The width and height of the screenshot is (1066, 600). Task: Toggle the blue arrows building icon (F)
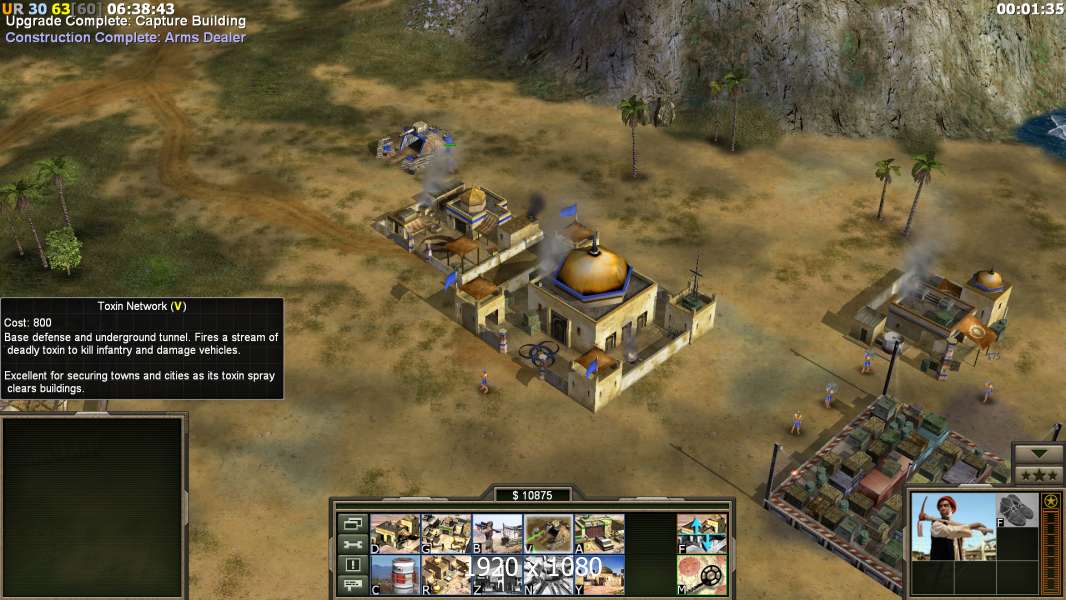point(702,533)
